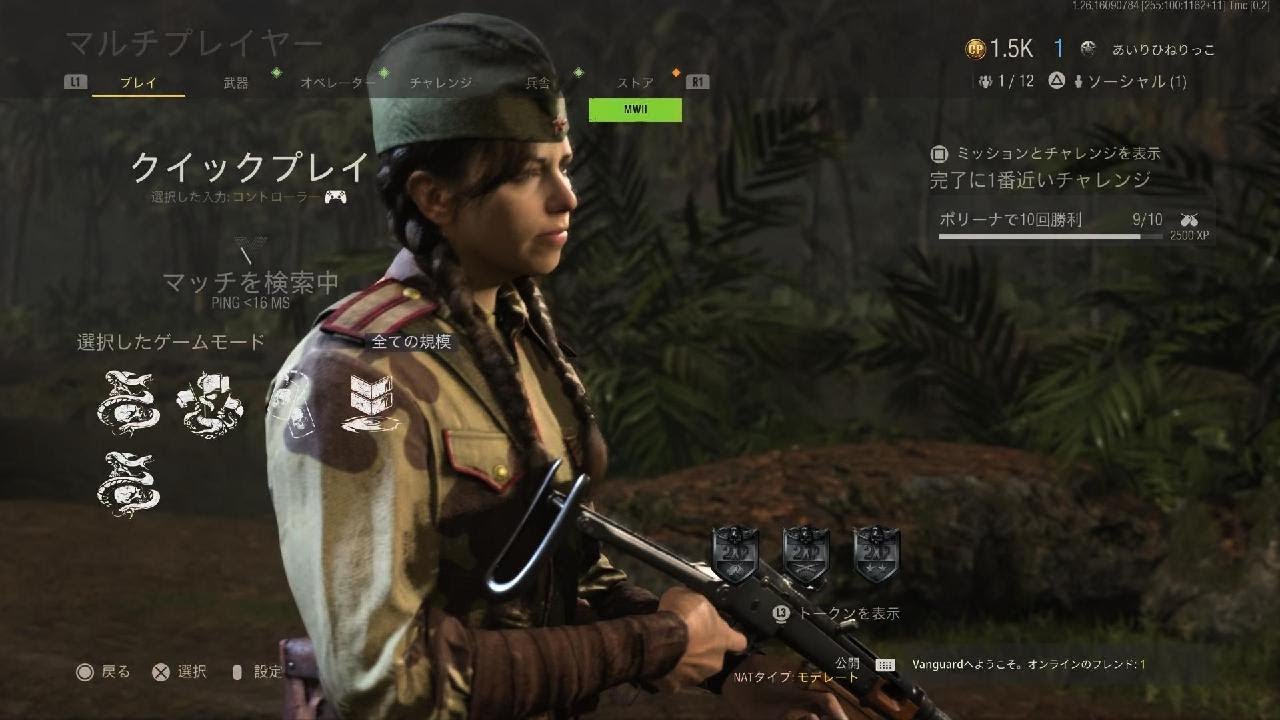1280x720 pixels.
Task: Activate the crossed rifles 2XP weapon token
Action: pos(806,553)
